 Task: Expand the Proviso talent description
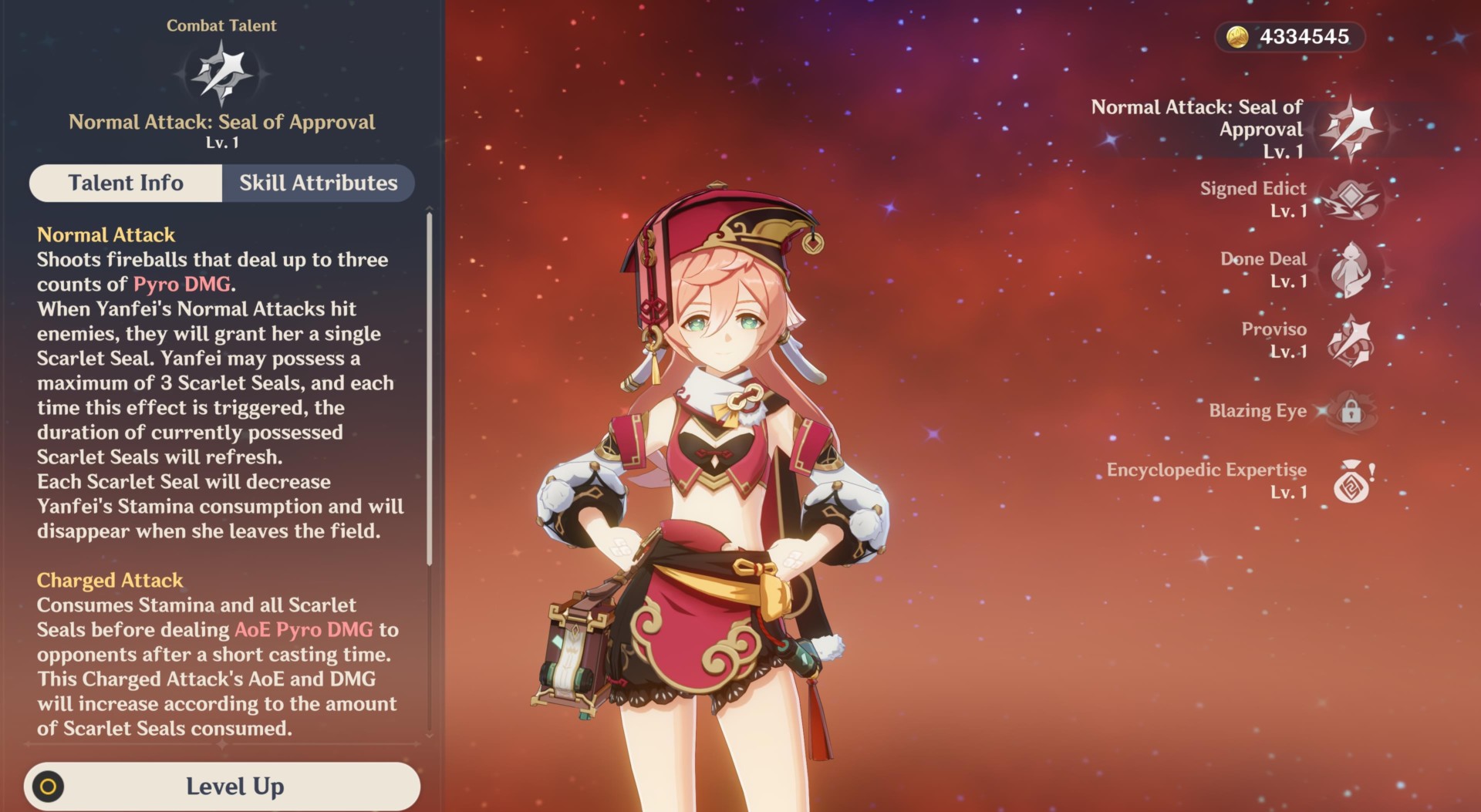[x=1275, y=339]
